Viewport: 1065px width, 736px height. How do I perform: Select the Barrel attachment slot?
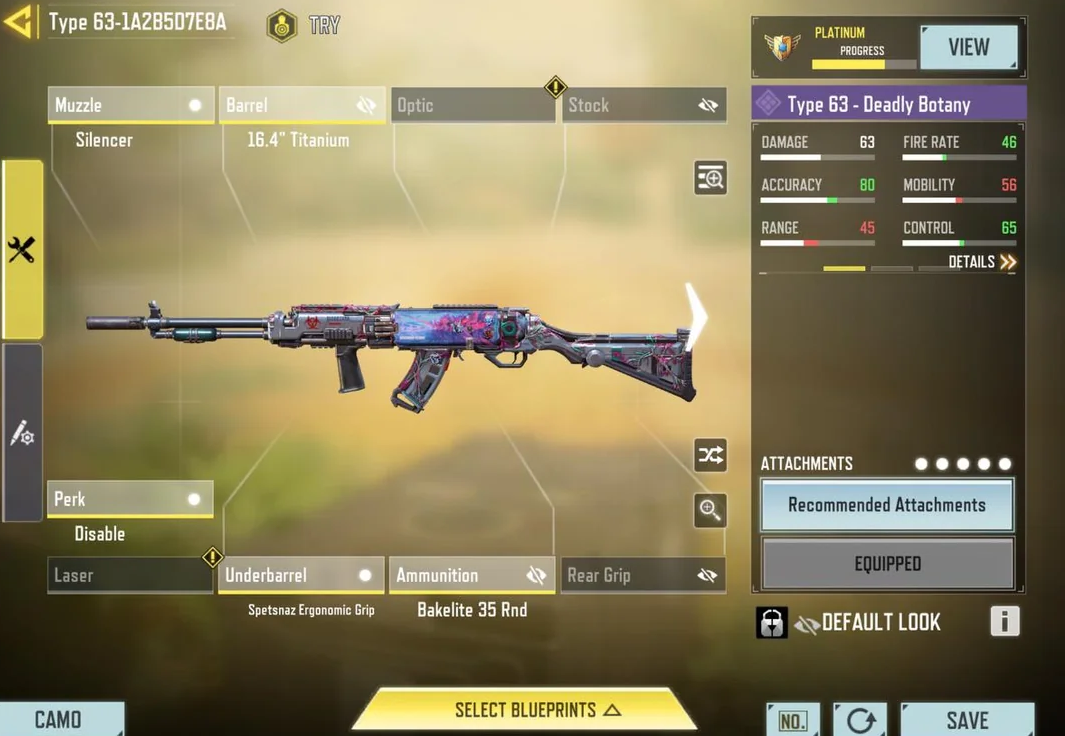[x=301, y=105]
